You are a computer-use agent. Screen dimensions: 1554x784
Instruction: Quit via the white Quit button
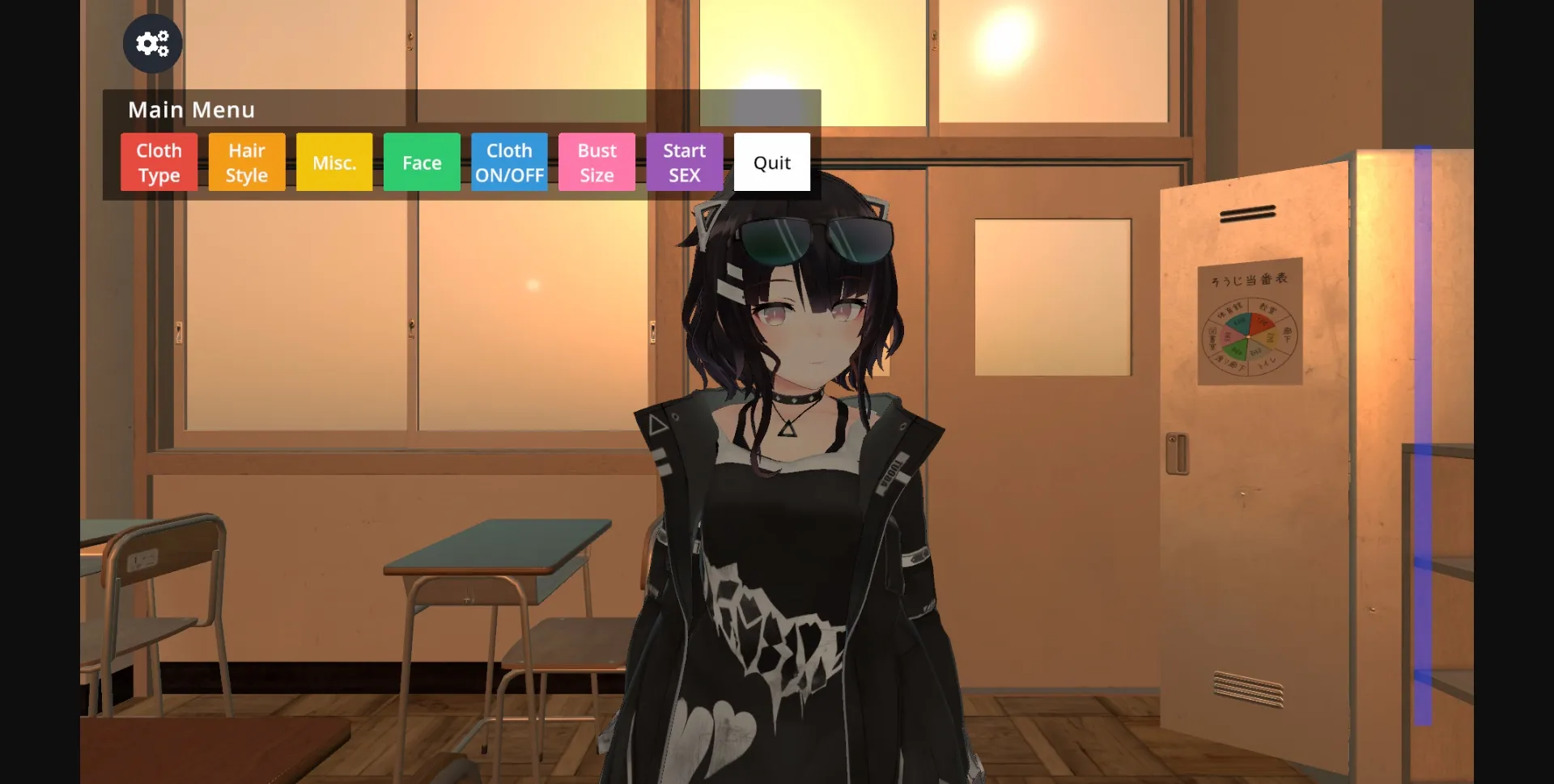771,162
